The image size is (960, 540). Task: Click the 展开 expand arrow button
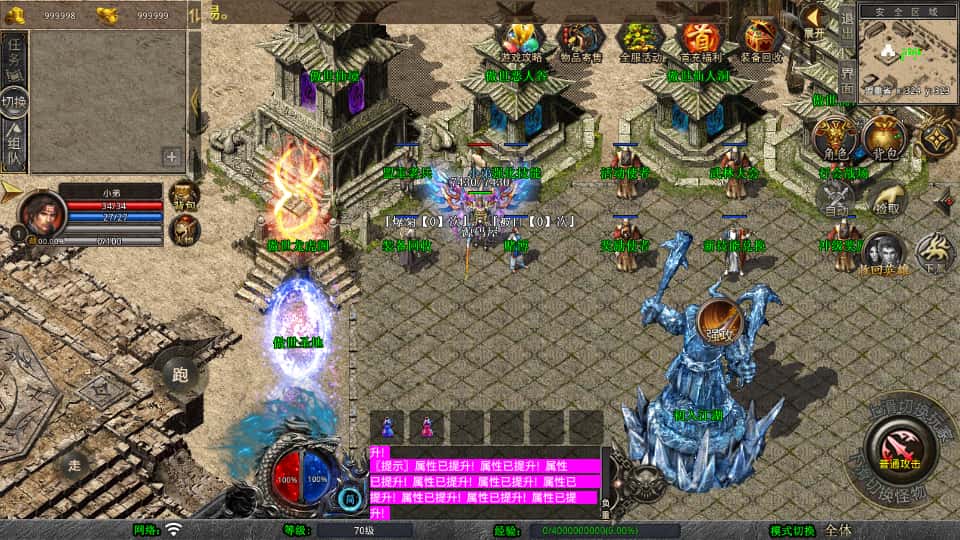(813, 21)
